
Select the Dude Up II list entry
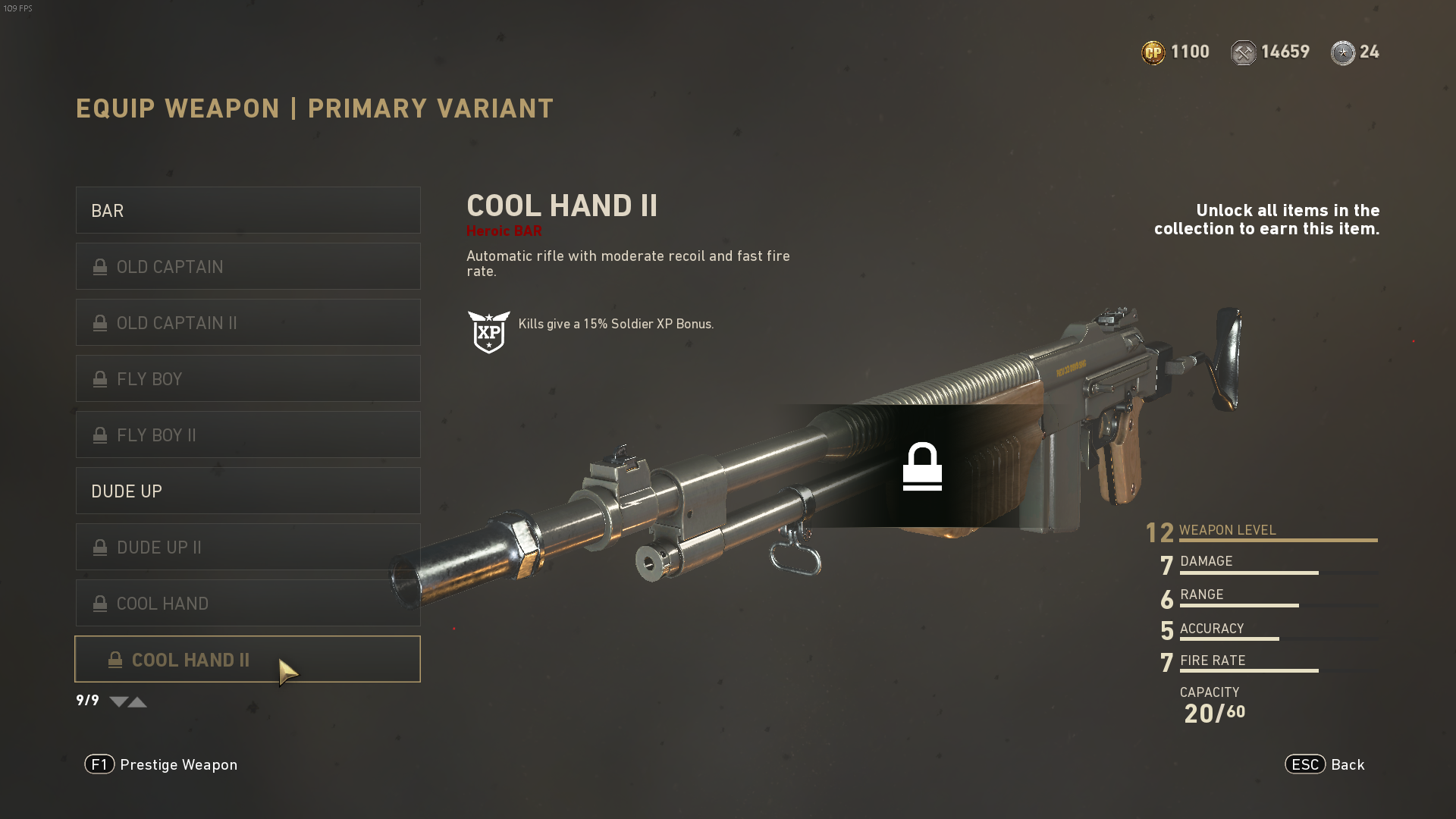[x=248, y=547]
